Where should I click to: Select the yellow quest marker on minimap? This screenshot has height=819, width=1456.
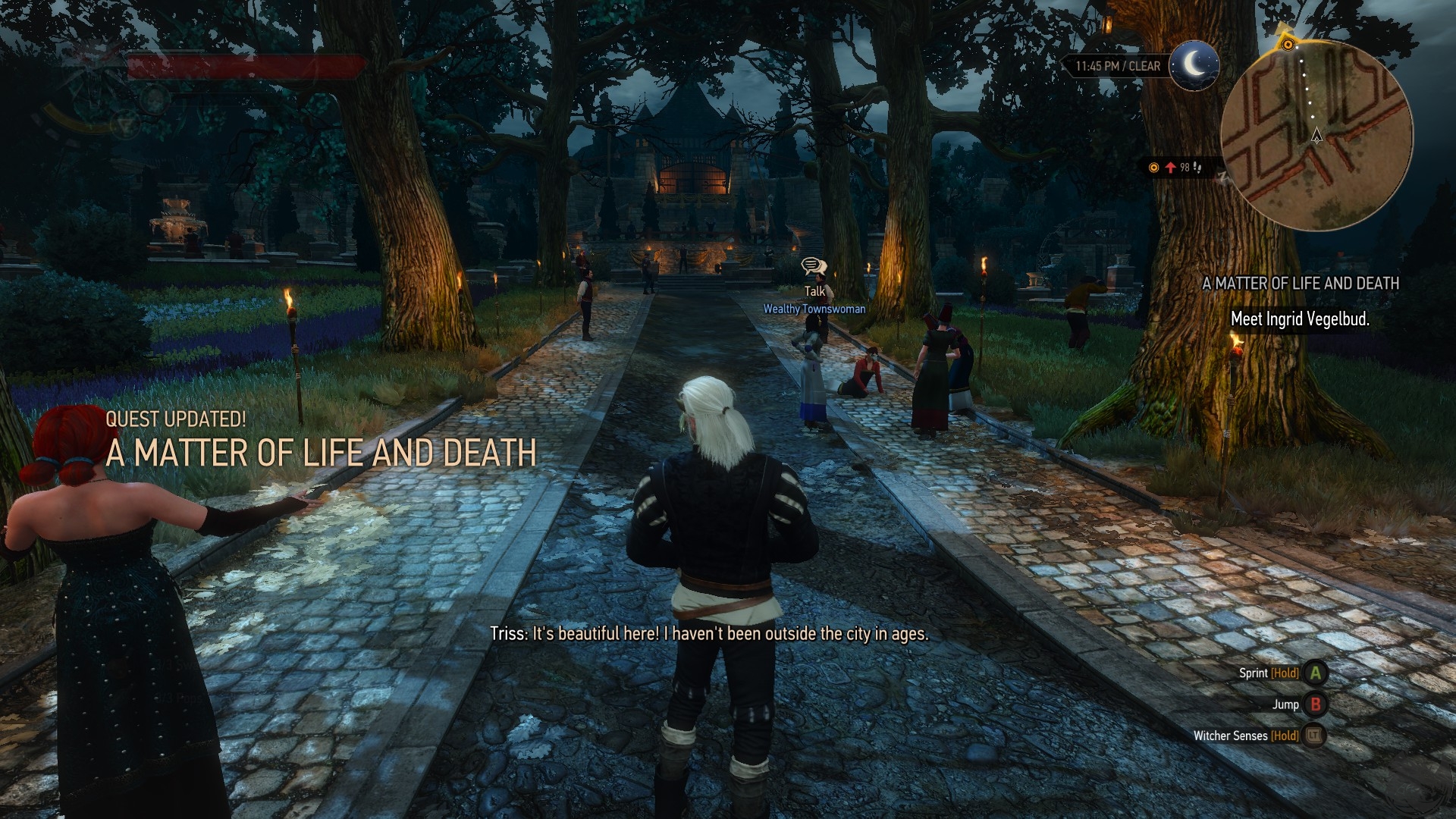pos(1288,44)
